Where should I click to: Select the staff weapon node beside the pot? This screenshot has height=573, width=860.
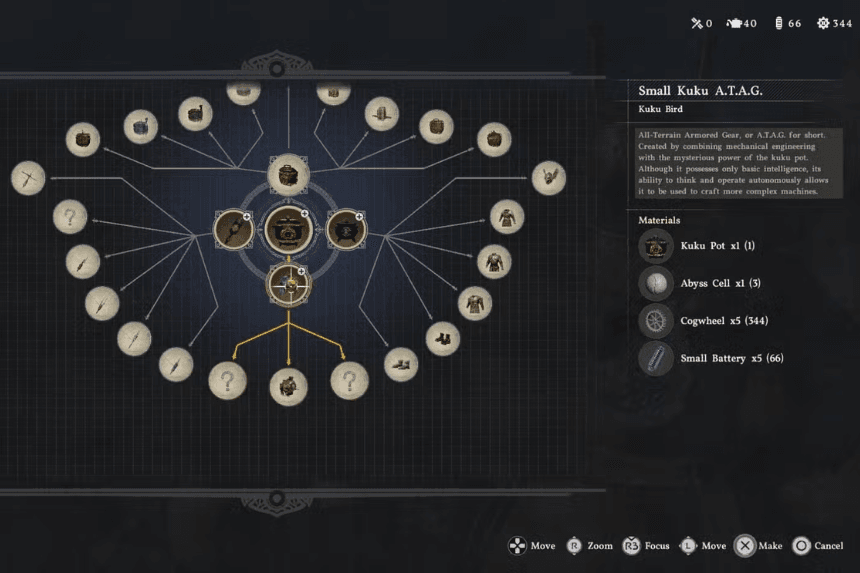tap(232, 229)
